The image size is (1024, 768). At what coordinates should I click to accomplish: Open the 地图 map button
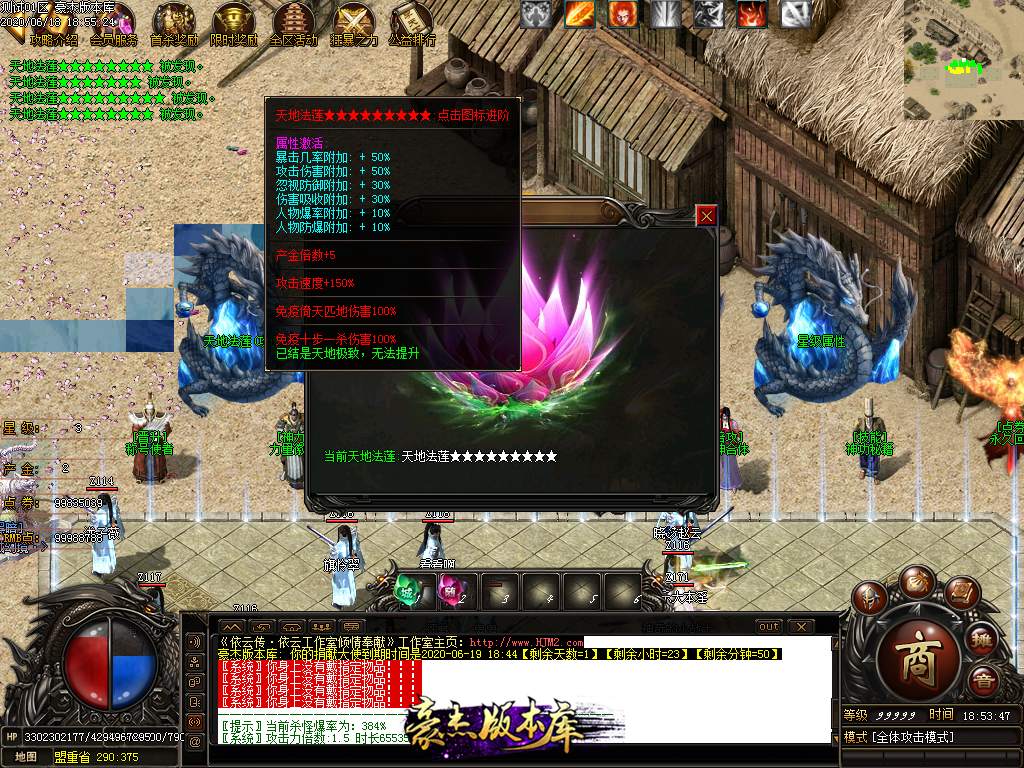click(x=26, y=757)
